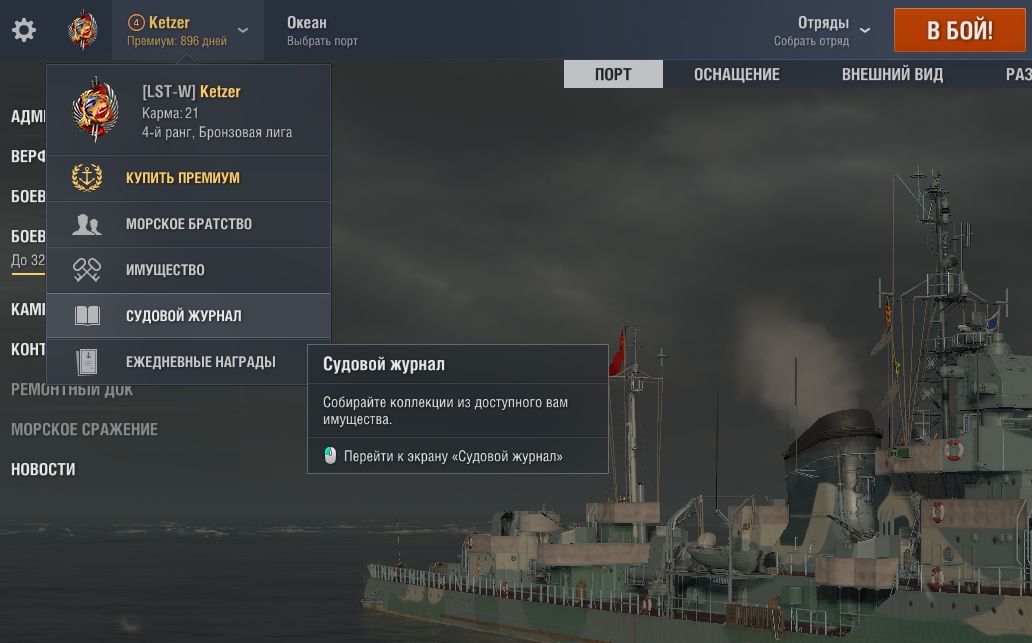Open the СУДОВОЙ ЖУРНАЛ entry
The height and width of the screenshot is (643, 1032).
point(184,316)
